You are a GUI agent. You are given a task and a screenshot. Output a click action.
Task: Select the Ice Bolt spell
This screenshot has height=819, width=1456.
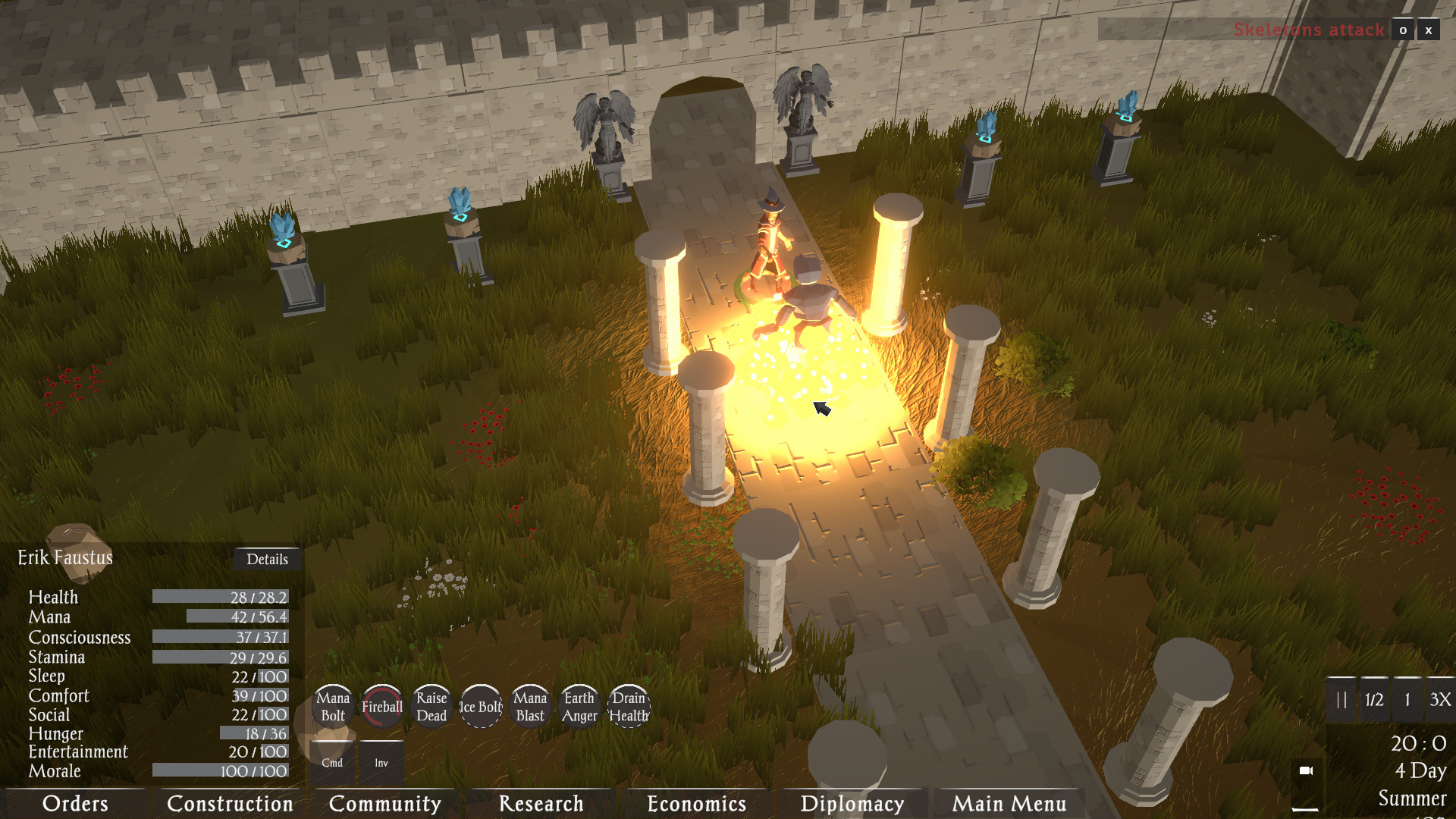point(480,706)
